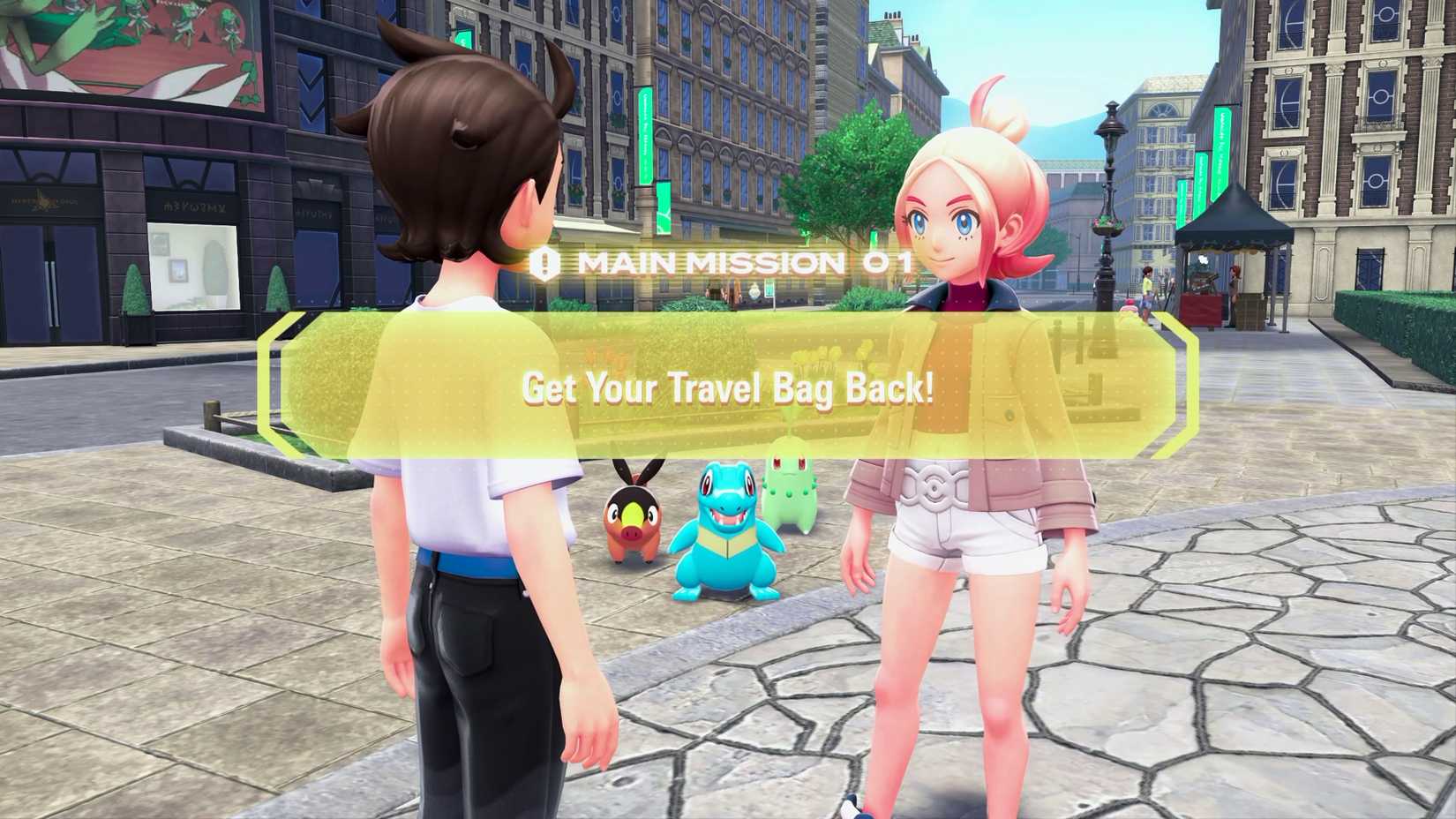
Task: Click the Hyper Training shop sign
Action: pyautogui.click(x=44, y=201)
